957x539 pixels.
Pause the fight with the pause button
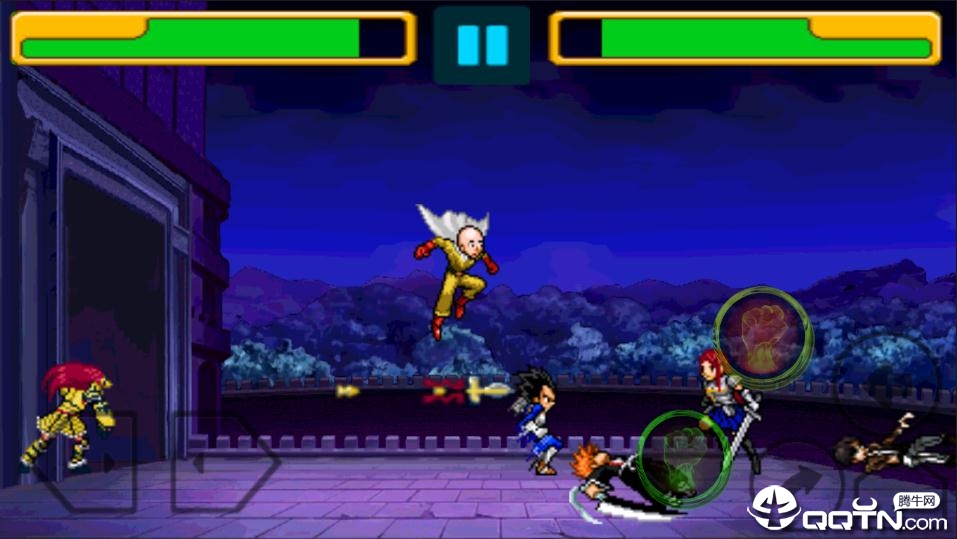tap(482, 45)
